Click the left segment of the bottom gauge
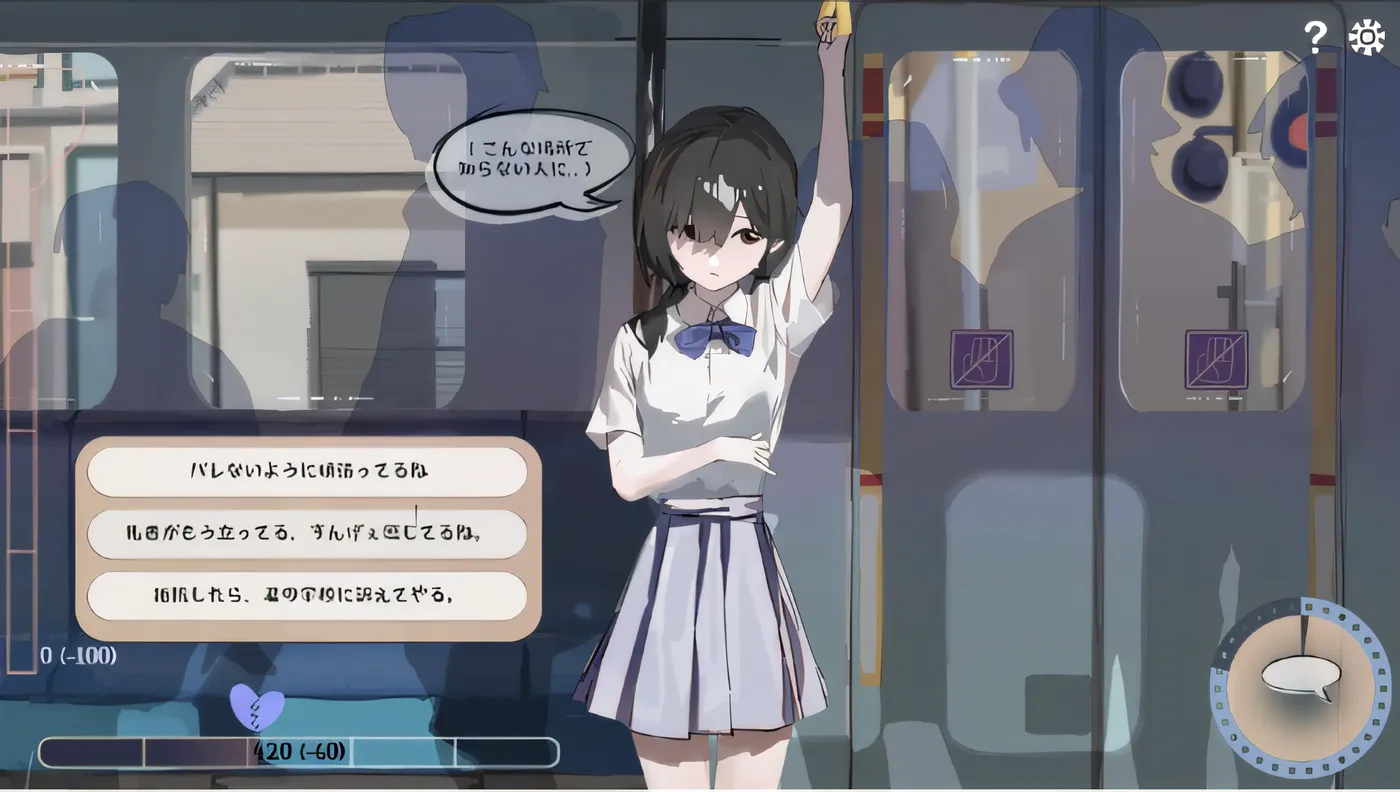1400x792 pixels. [x=90, y=750]
